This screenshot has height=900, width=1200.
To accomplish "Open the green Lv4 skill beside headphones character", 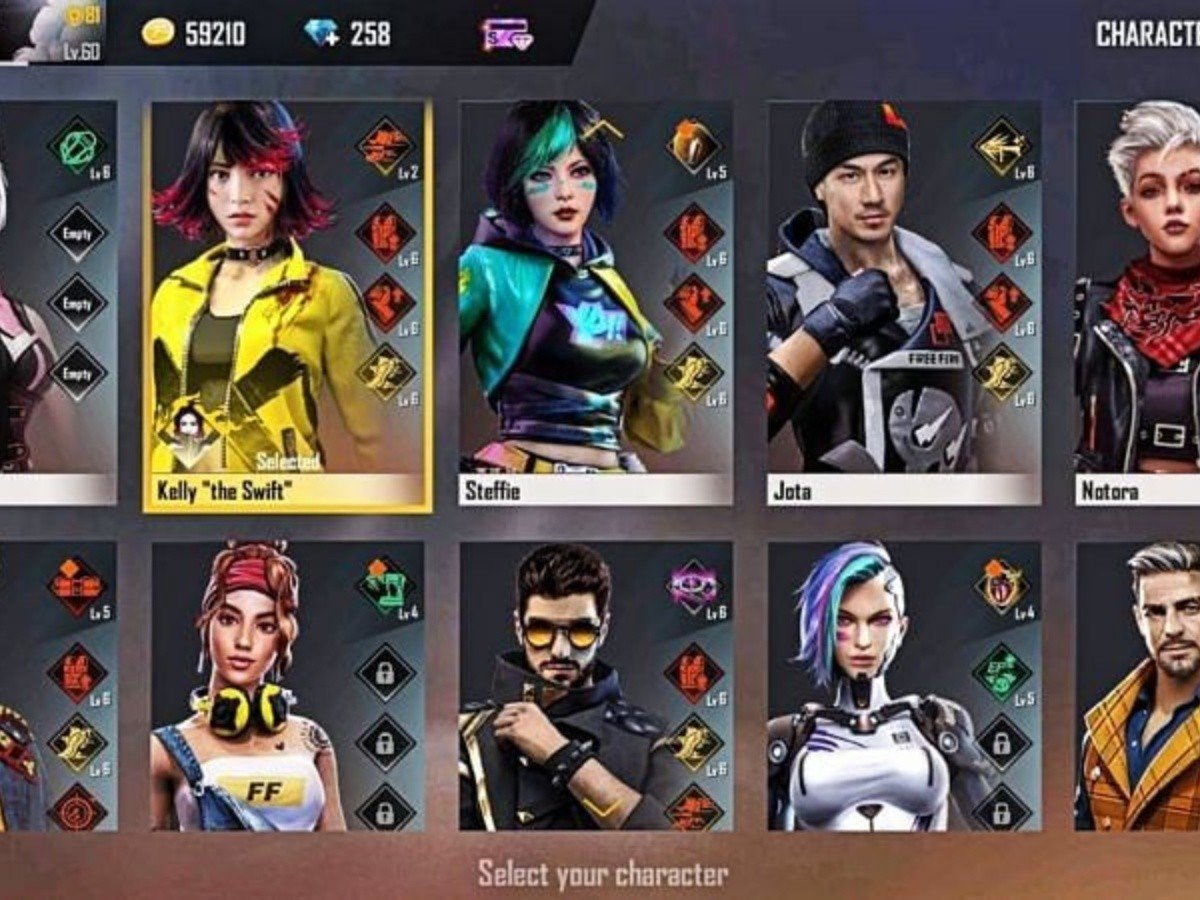I will (x=385, y=587).
